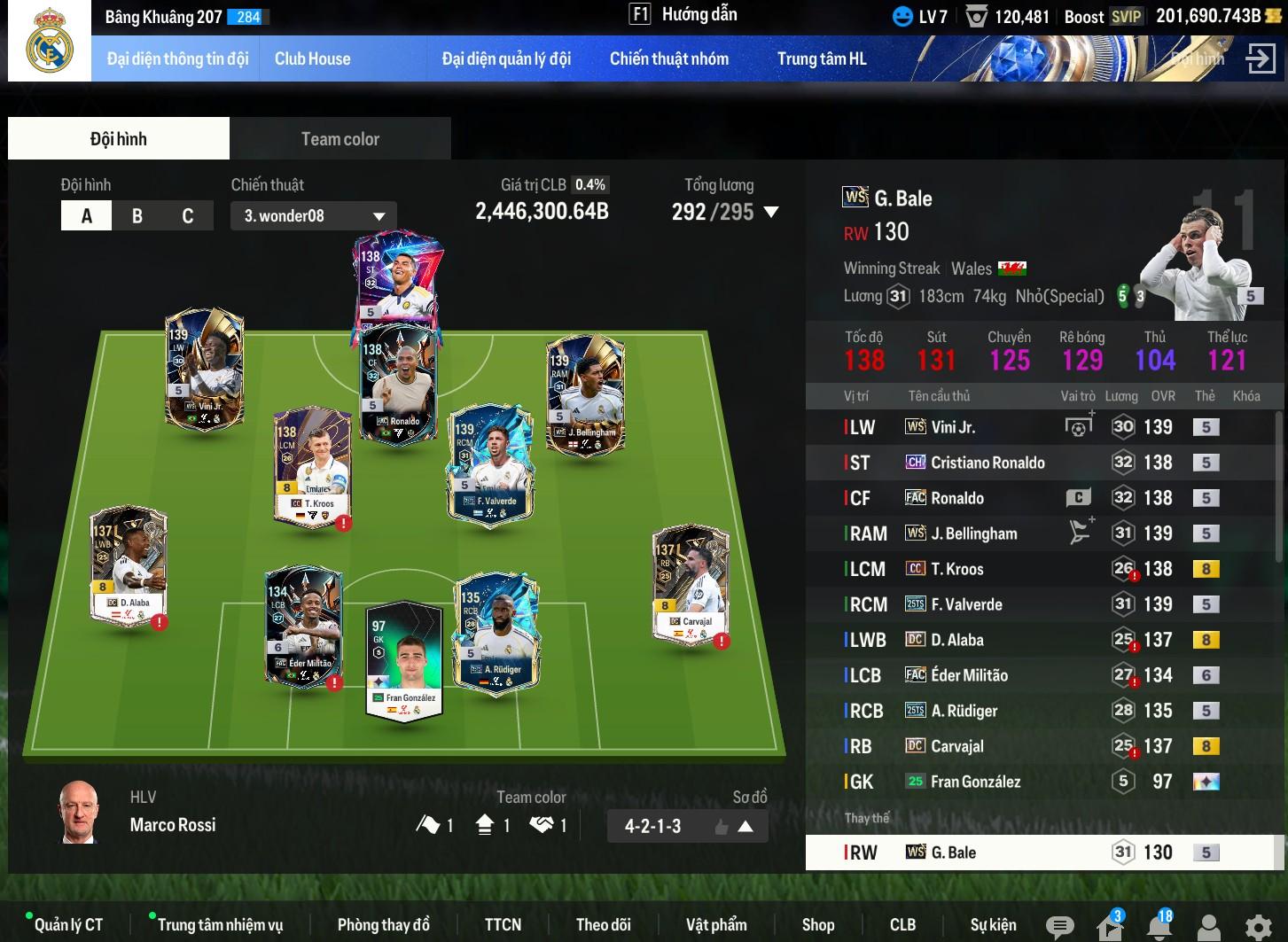Viewport: 1288px width, 942px height.
Task: Click the exit door icon
Action: click(1260, 59)
